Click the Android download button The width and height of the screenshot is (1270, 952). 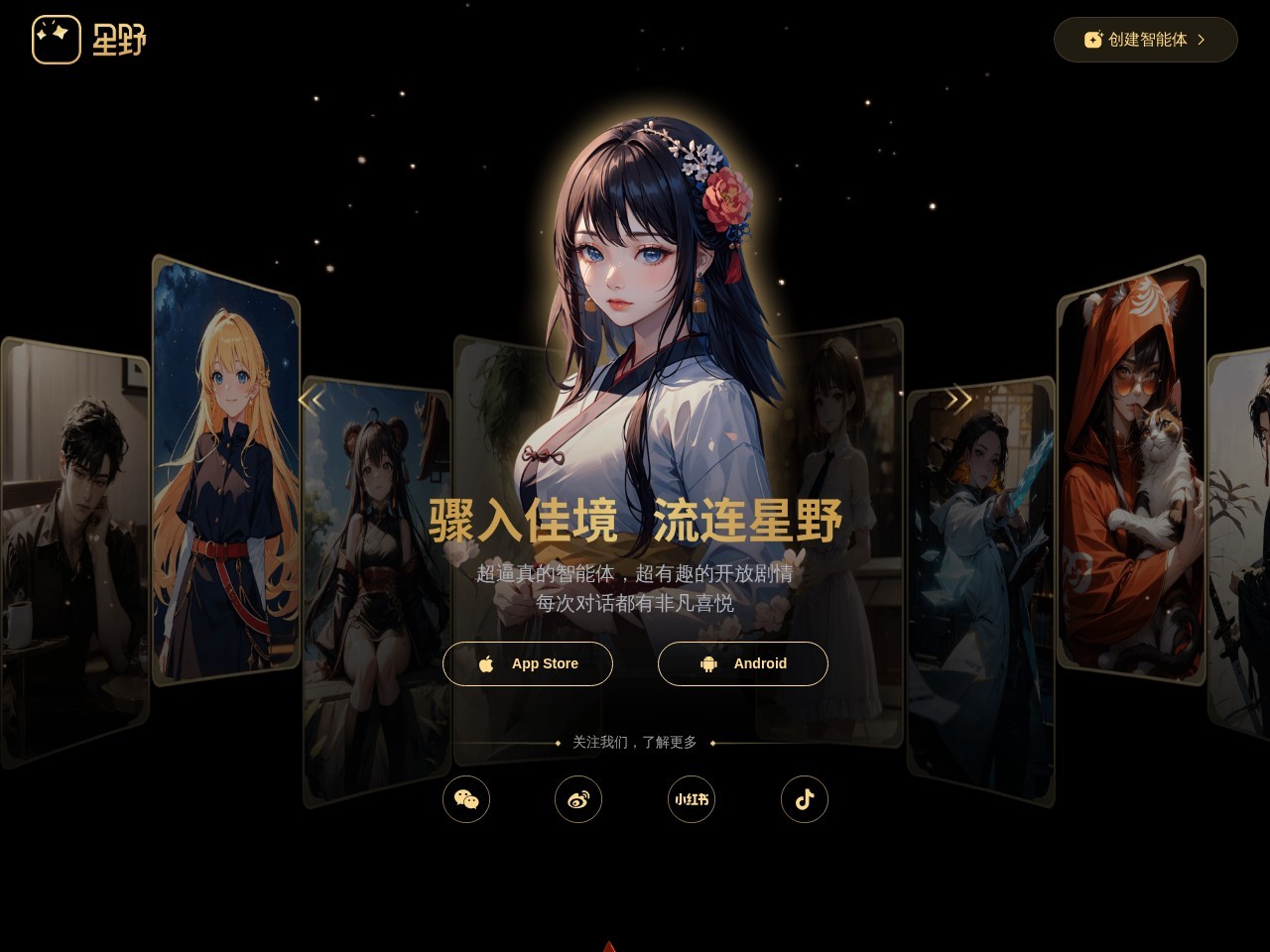tap(743, 663)
